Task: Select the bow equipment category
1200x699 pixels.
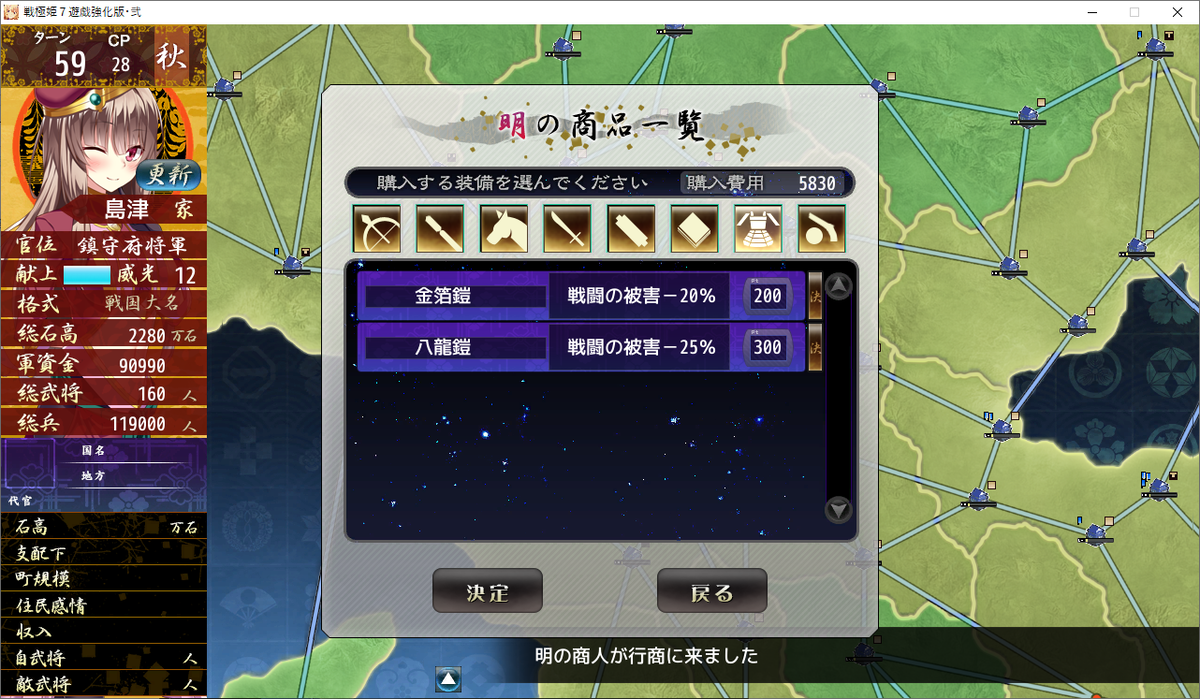Action: click(376, 229)
